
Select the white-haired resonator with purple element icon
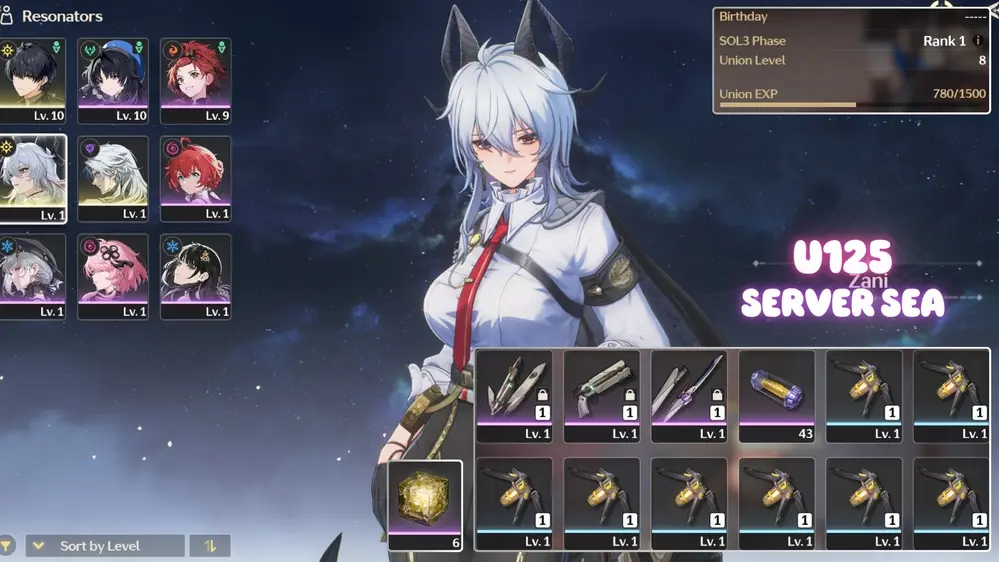tap(113, 178)
